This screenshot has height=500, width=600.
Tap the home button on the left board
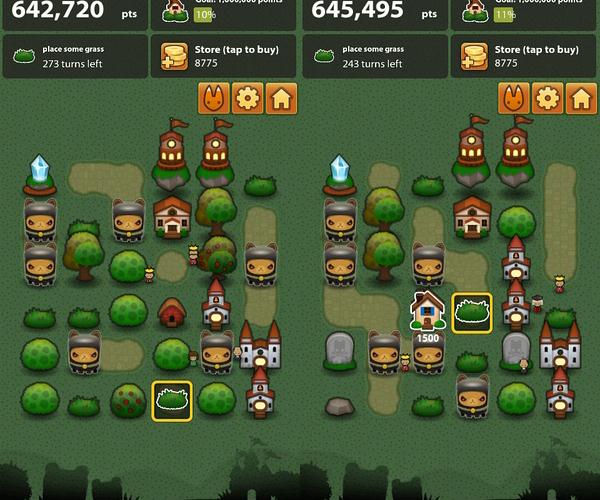[x=282, y=98]
